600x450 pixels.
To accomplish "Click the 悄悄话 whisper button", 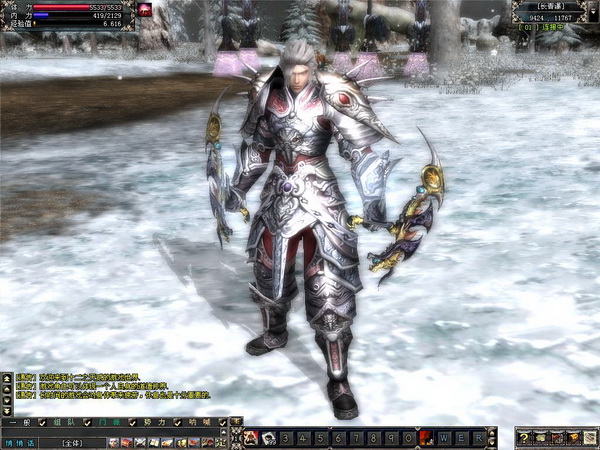I will [19, 442].
